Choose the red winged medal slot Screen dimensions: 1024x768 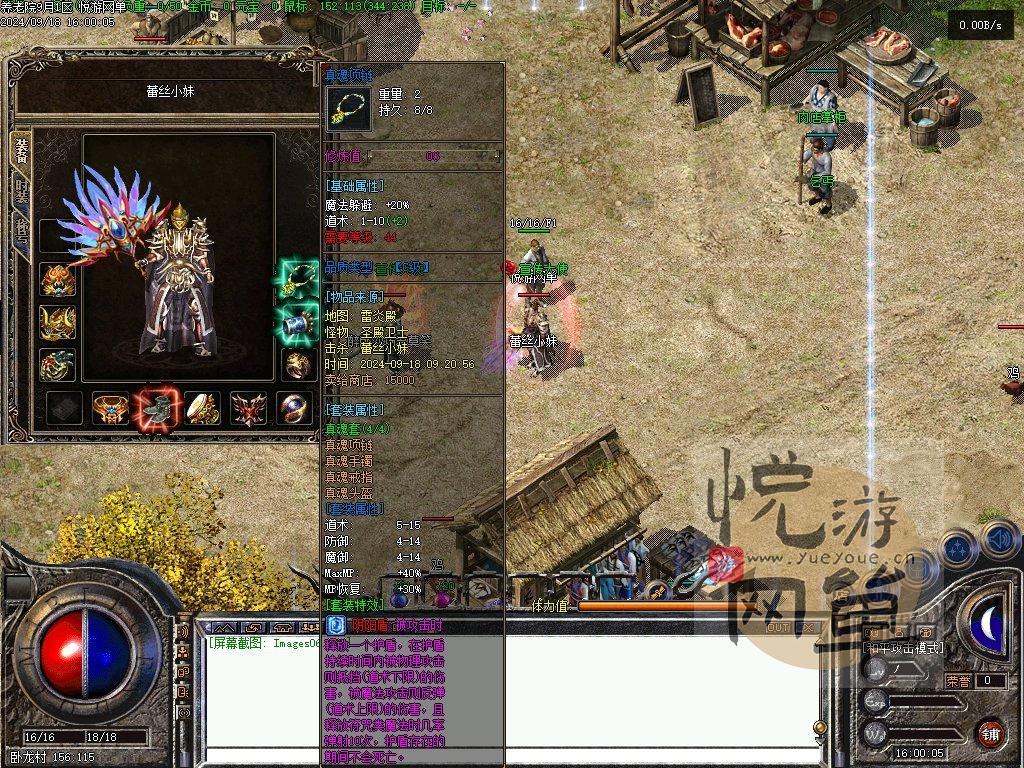[x=248, y=408]
